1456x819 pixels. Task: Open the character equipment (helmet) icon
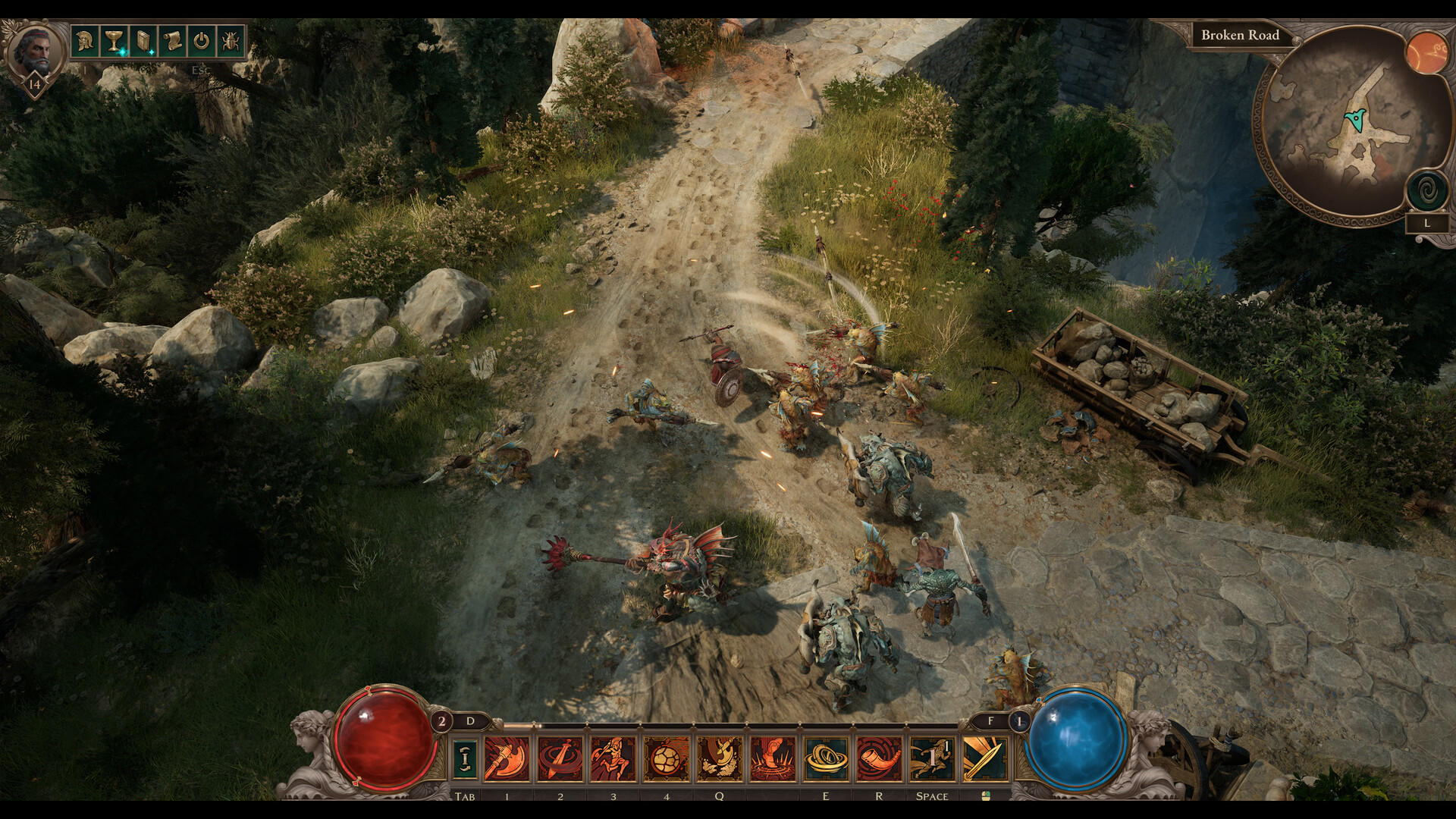pos(85,42)
